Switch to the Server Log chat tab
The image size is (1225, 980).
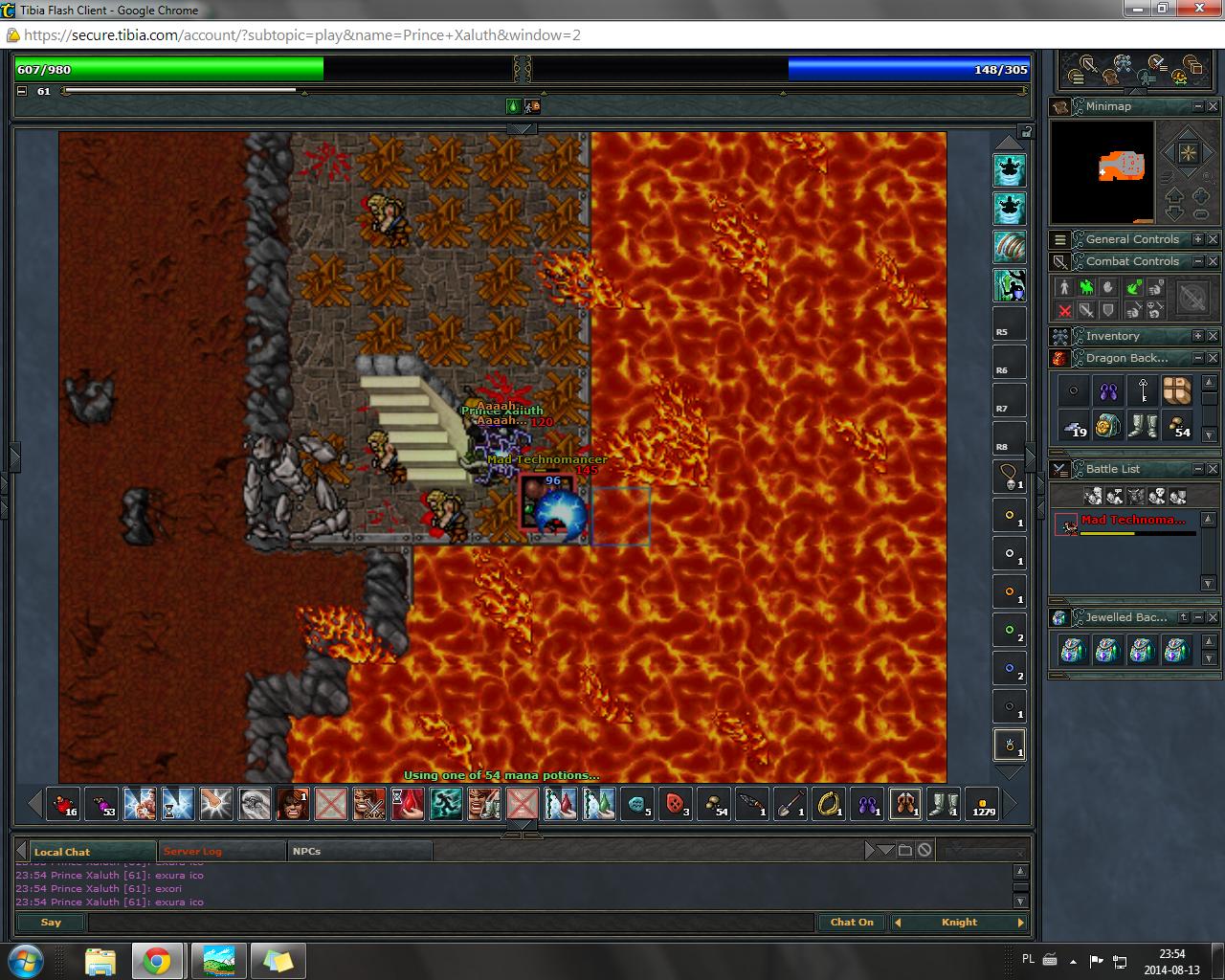pos(192,851)
